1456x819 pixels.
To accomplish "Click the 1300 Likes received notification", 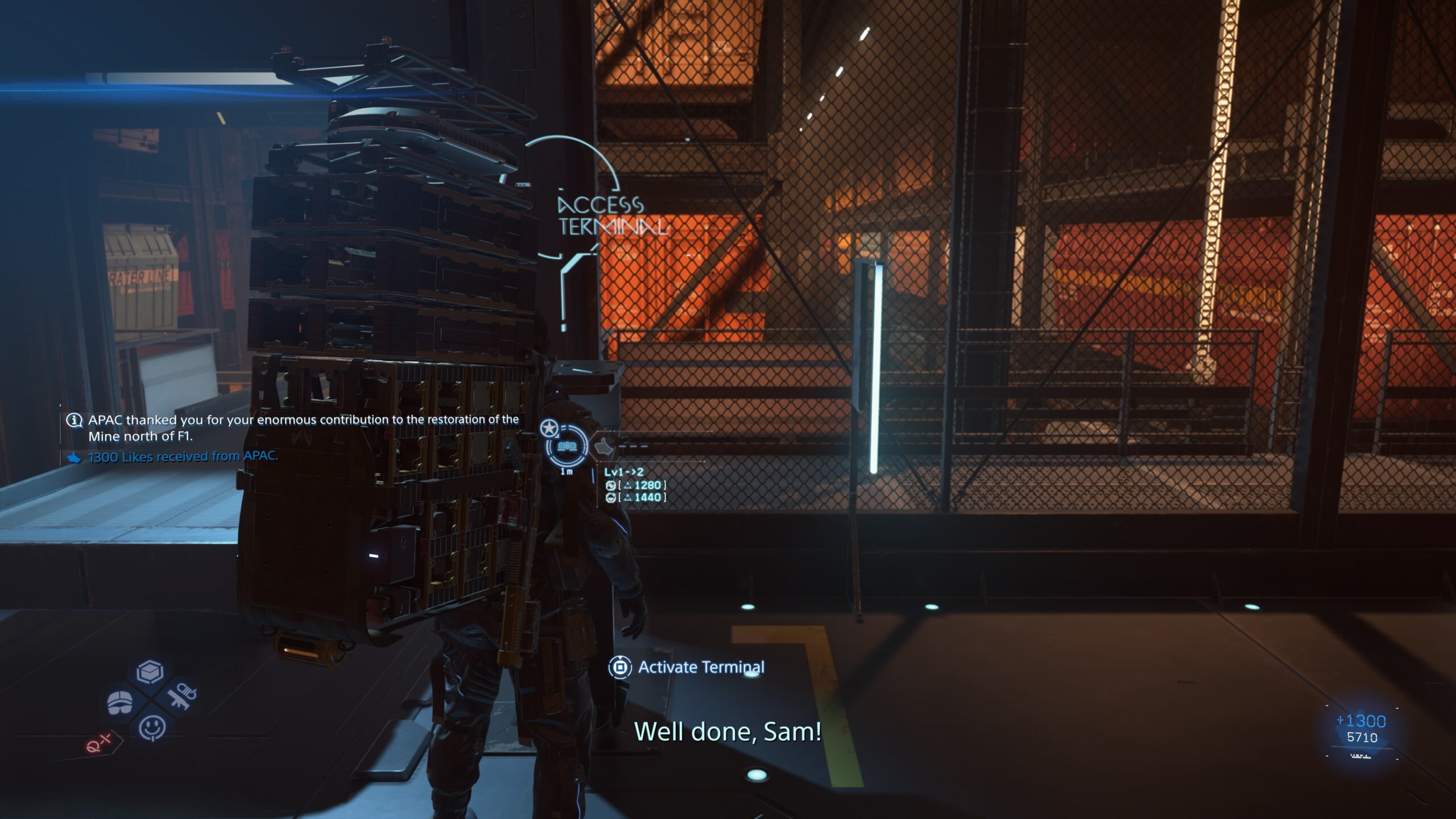I will [182, 457].
